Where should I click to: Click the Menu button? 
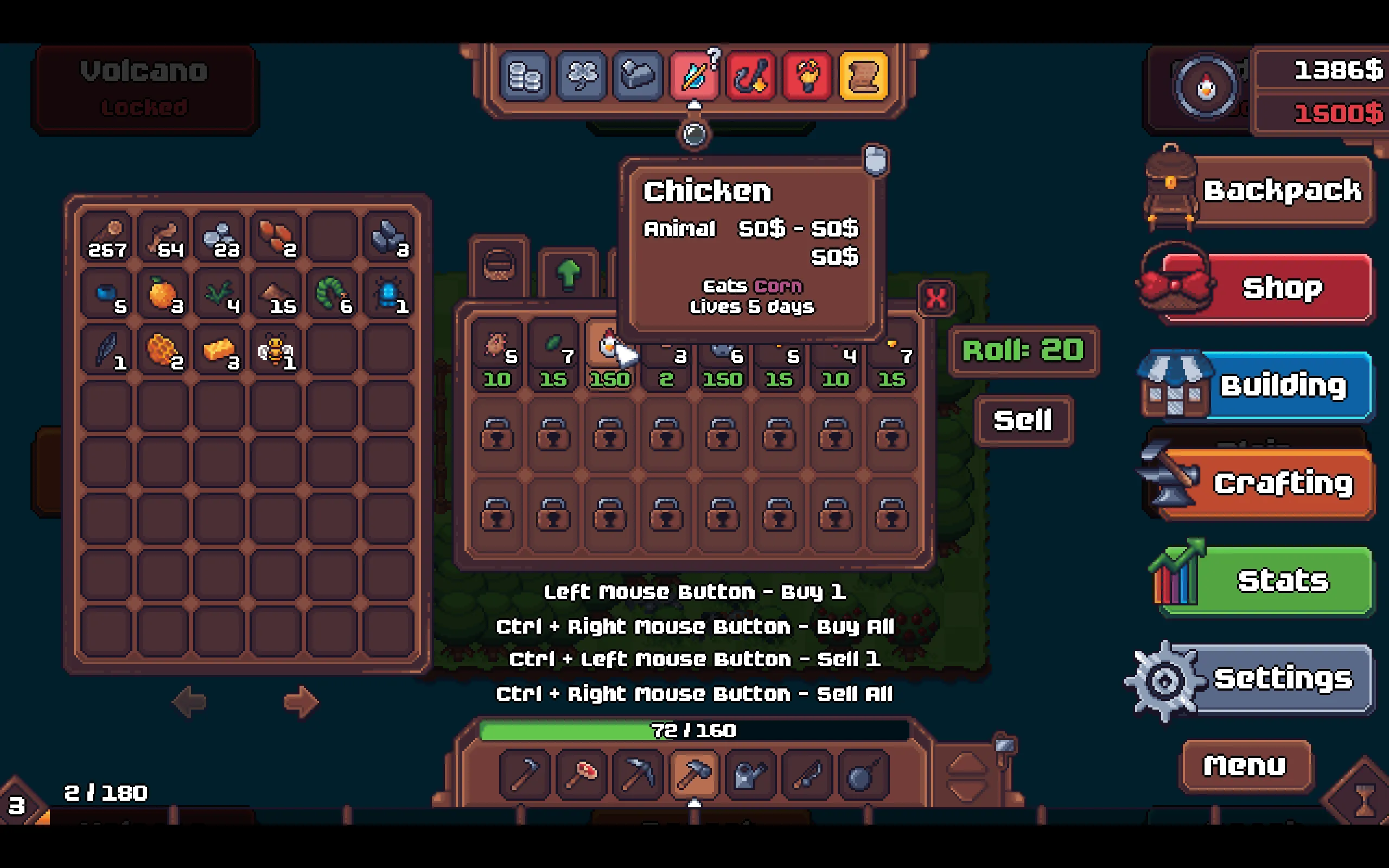tap(1244, 765)
